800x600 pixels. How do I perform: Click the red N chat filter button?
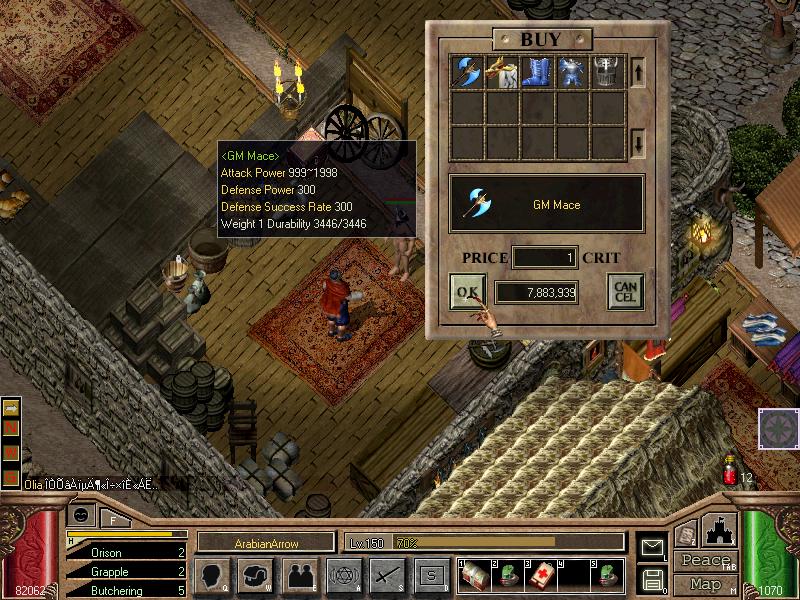12,429
